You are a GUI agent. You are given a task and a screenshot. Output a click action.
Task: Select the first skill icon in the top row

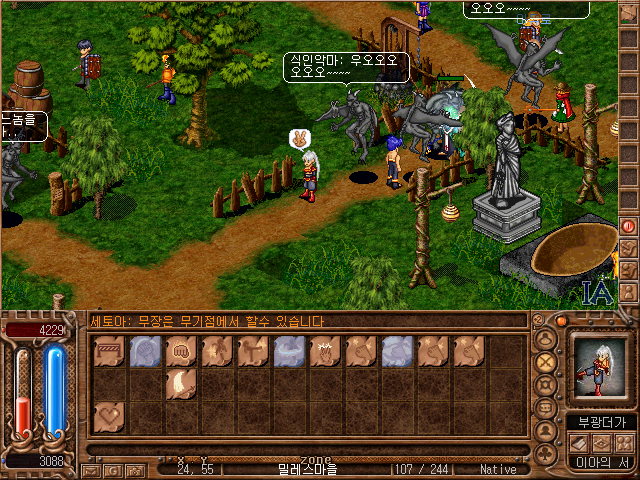[109, 351]
